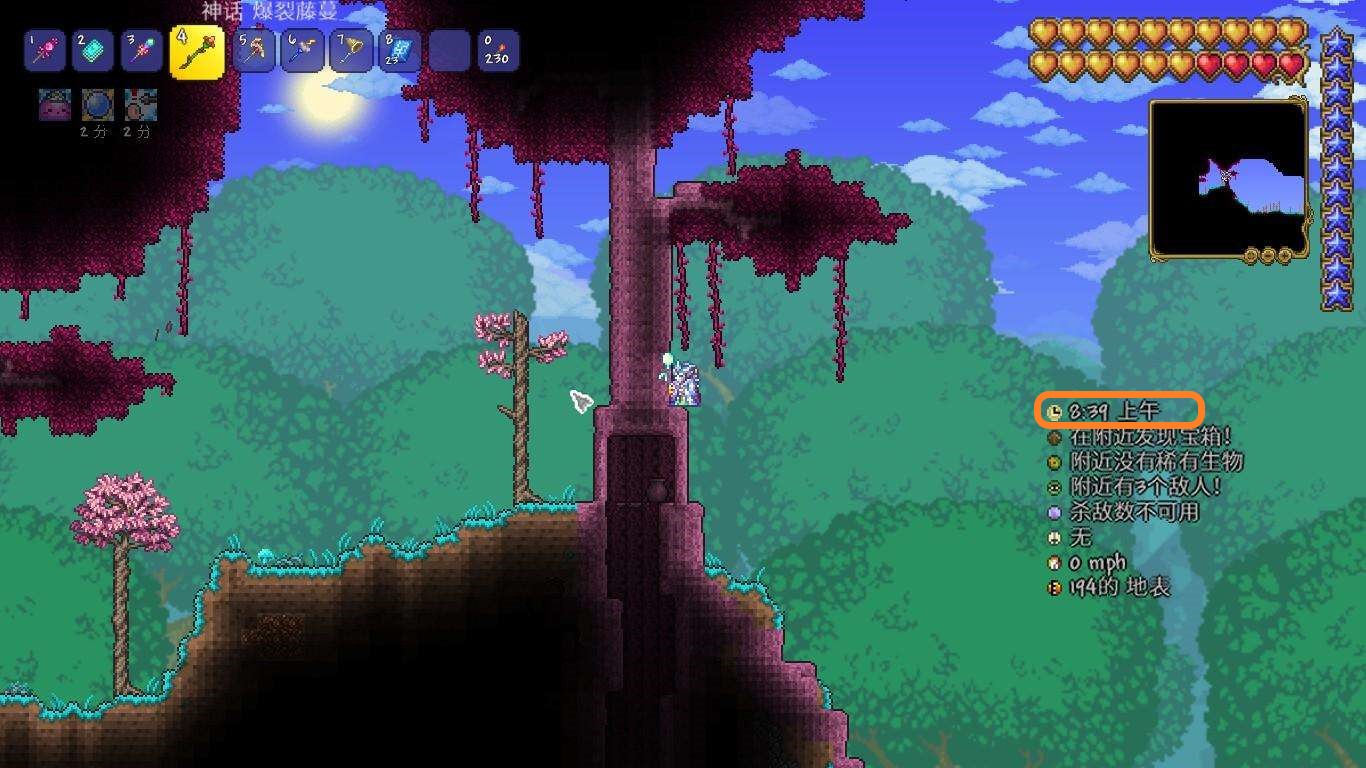Select the blue-tipped crystal staff in slot 3
1366x768 pixels.
[x=141, y=51]
